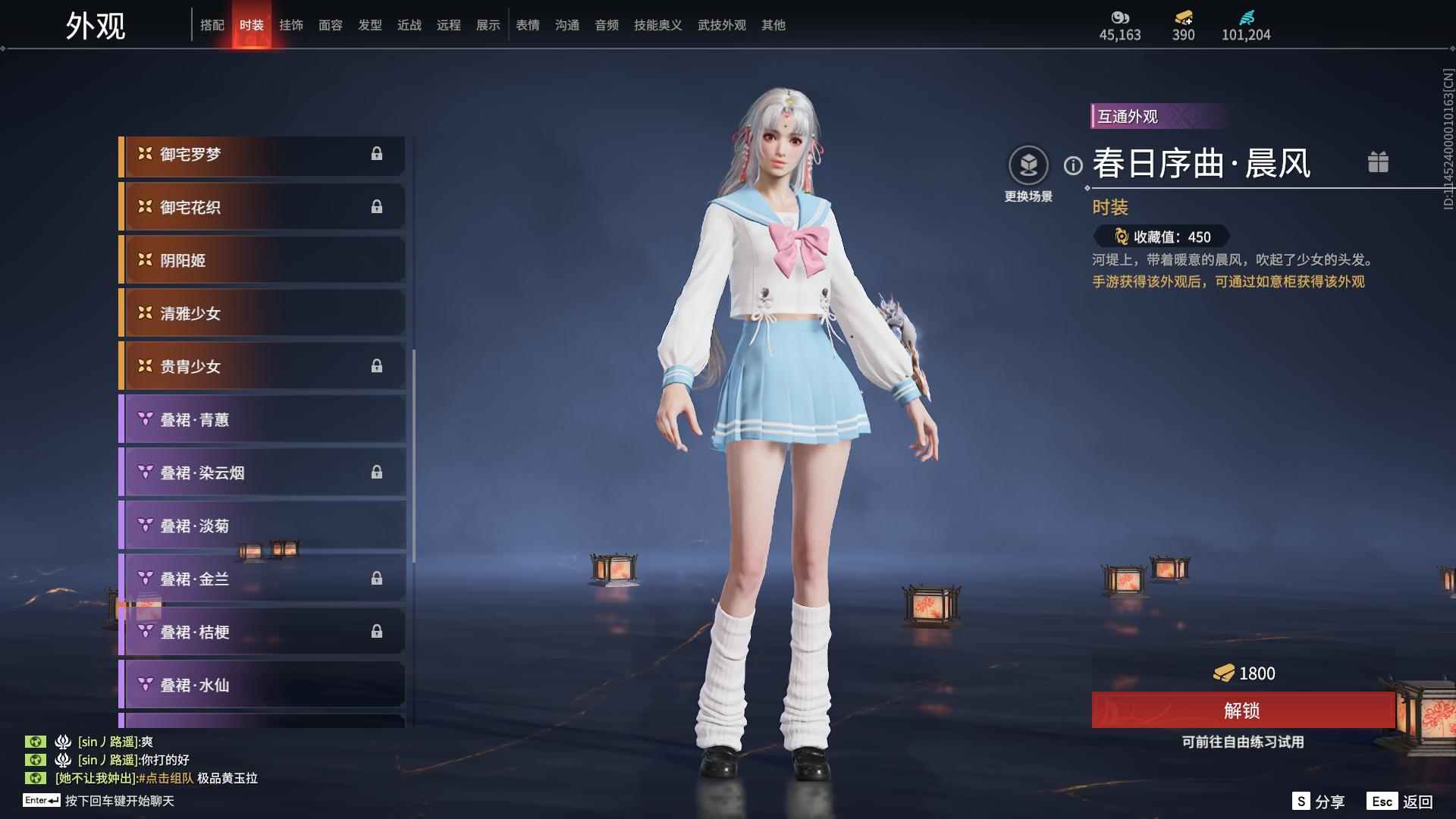Open the 表情 emotes tab
The width and height of the screenshot is (1456, 819).
pyautogui.click(x=528, y=25)
